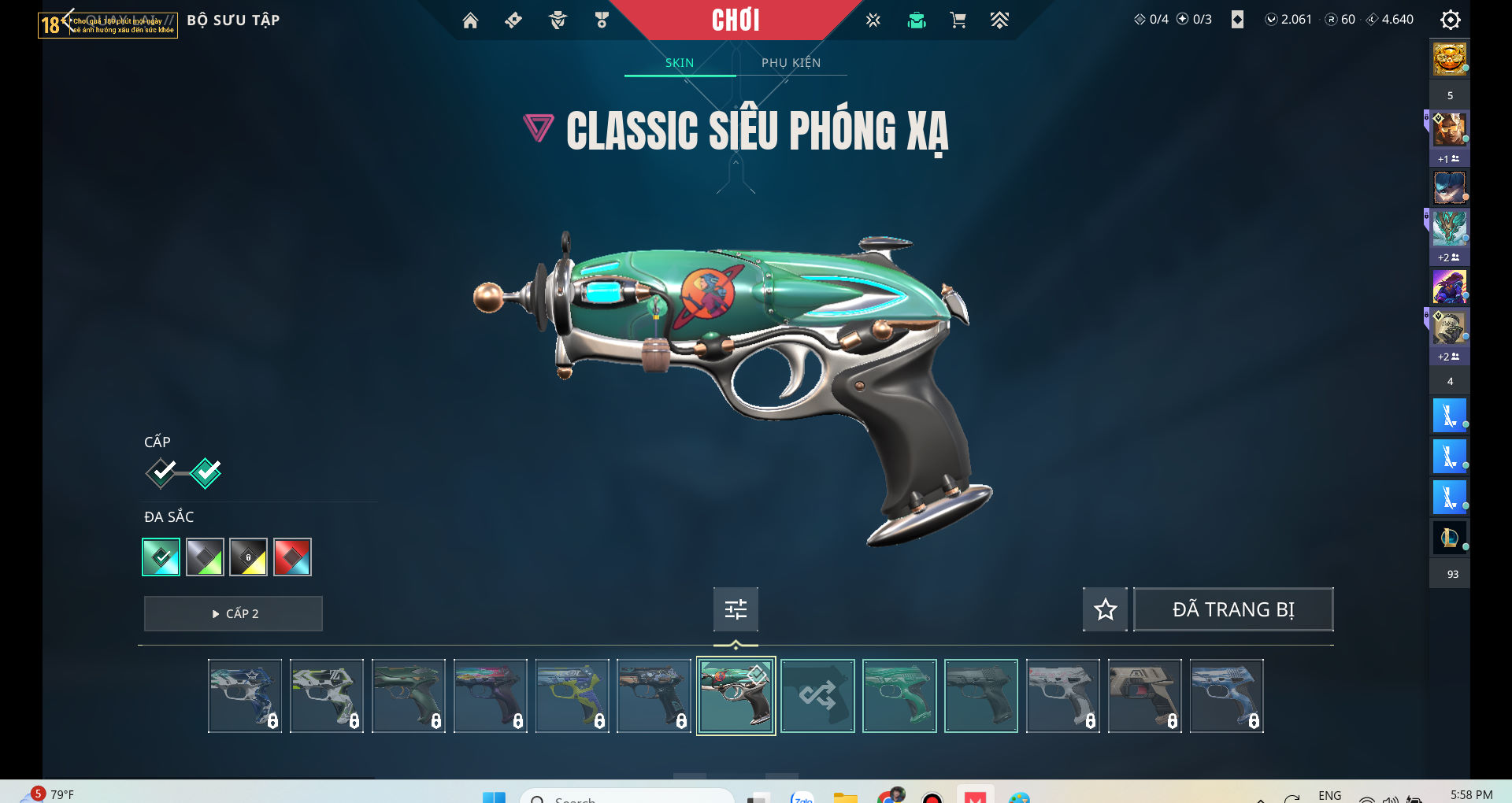Open the Windows Start menu

(494, 797)
